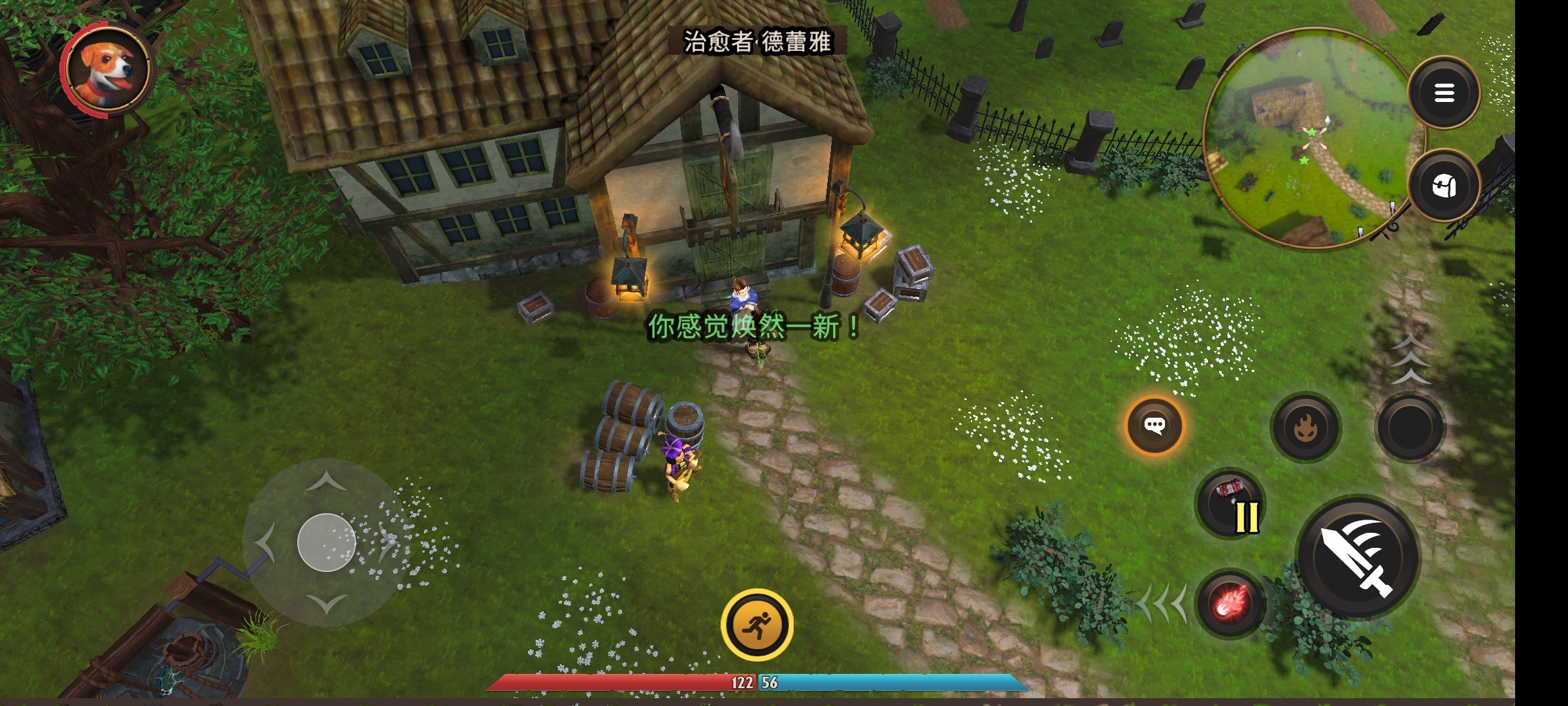
Task: Tap the empty skill slot
Action: pos(1410,428)
